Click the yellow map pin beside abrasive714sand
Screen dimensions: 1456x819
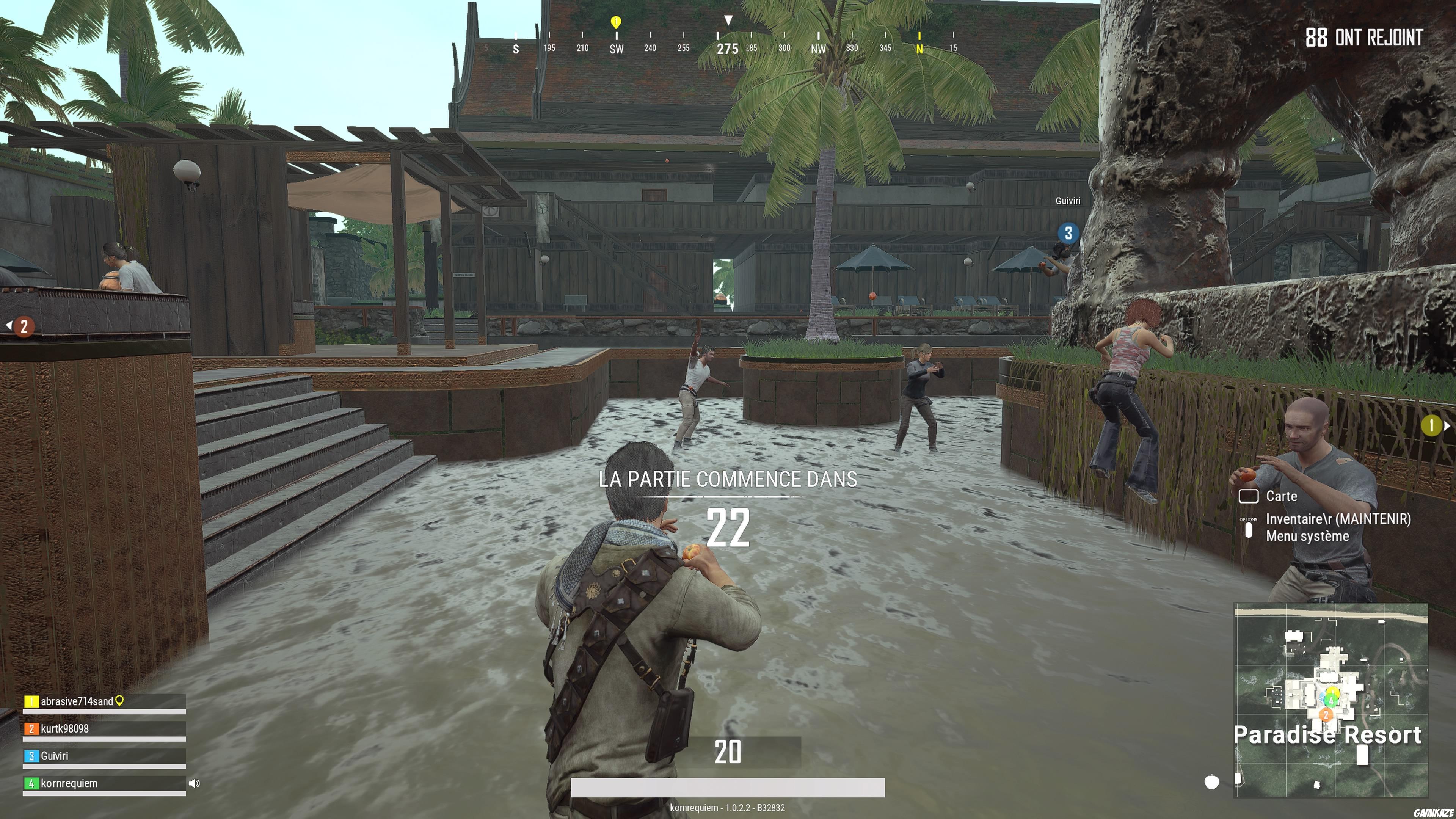pos(120,701)
